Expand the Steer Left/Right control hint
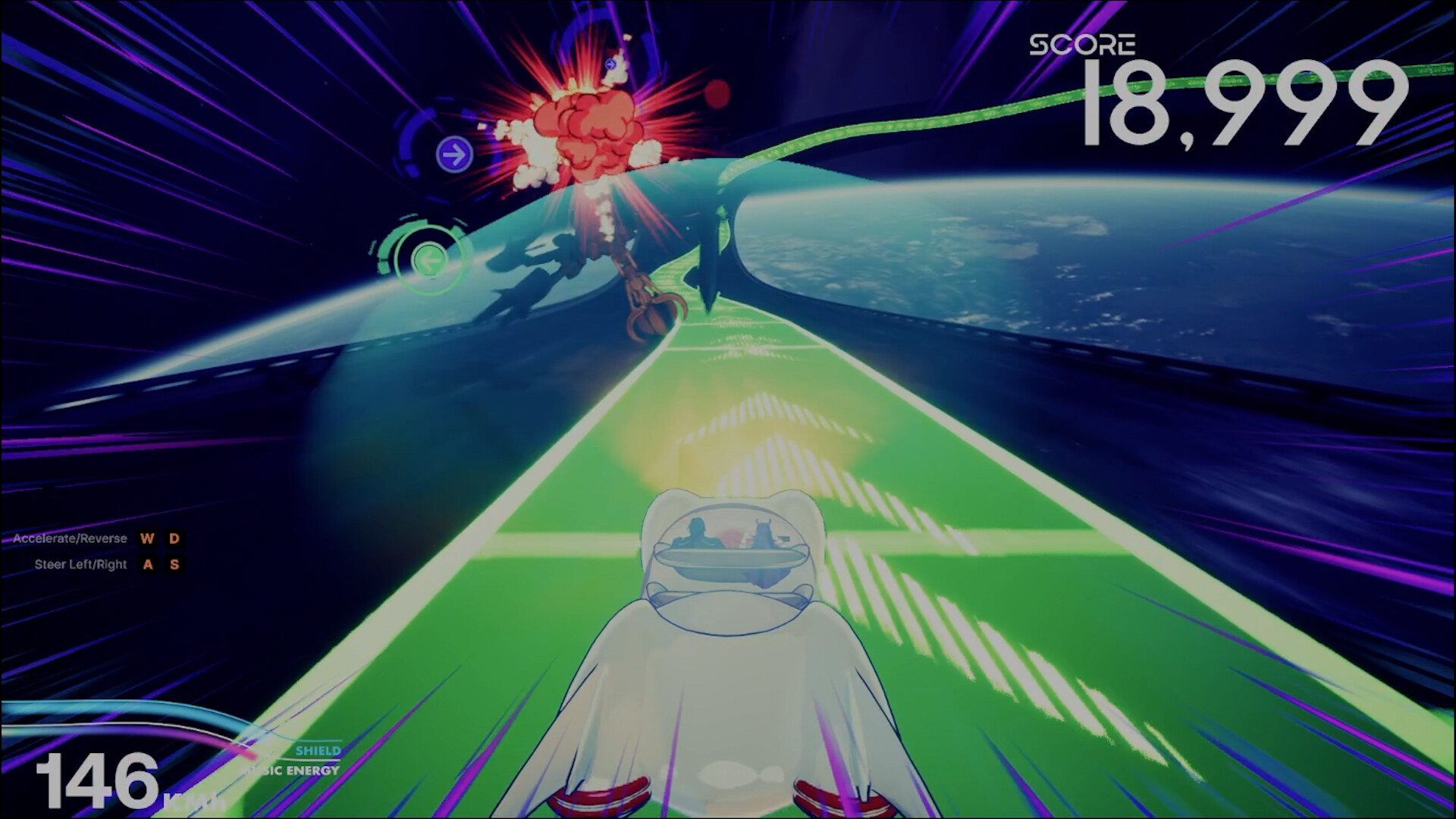Image resolution: width=1456 pixels, height=819 pixels. pyautogui.click(x=82, y=564)
